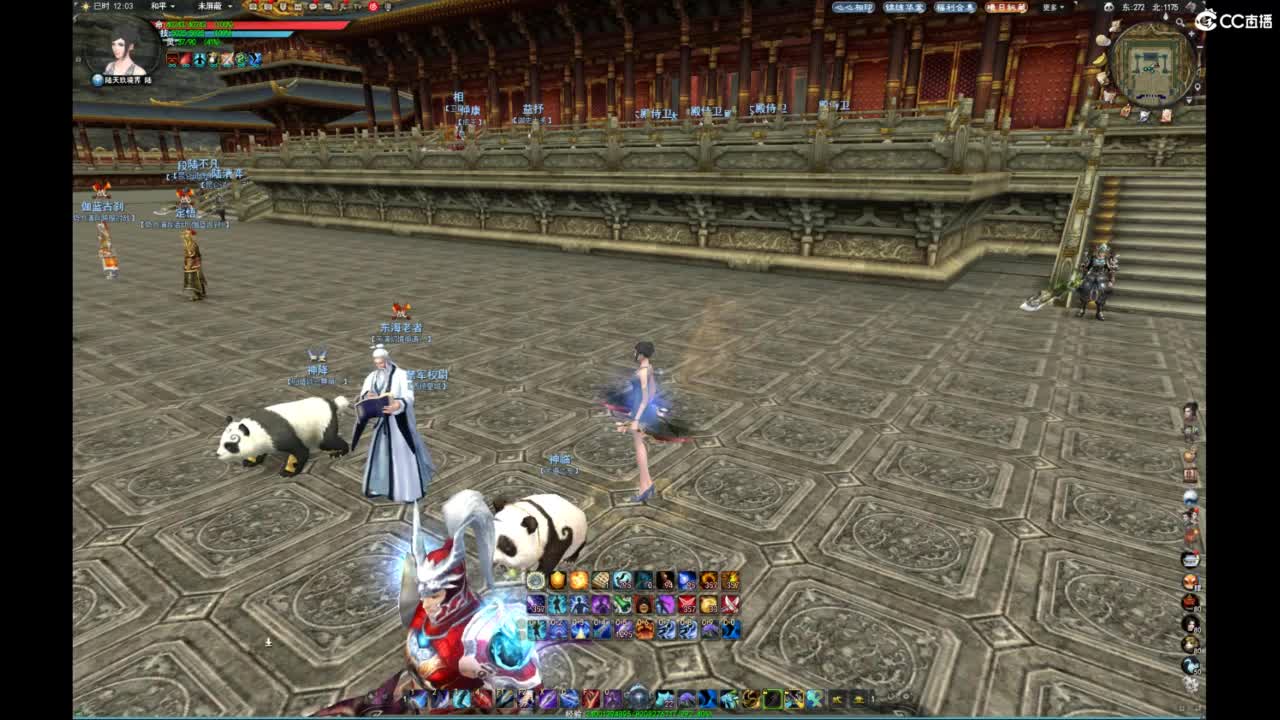The width and height of the screenshot is (1280, 720).
Task: Open the 福利合集 welfare collection panel
Action: click(954, 8)
